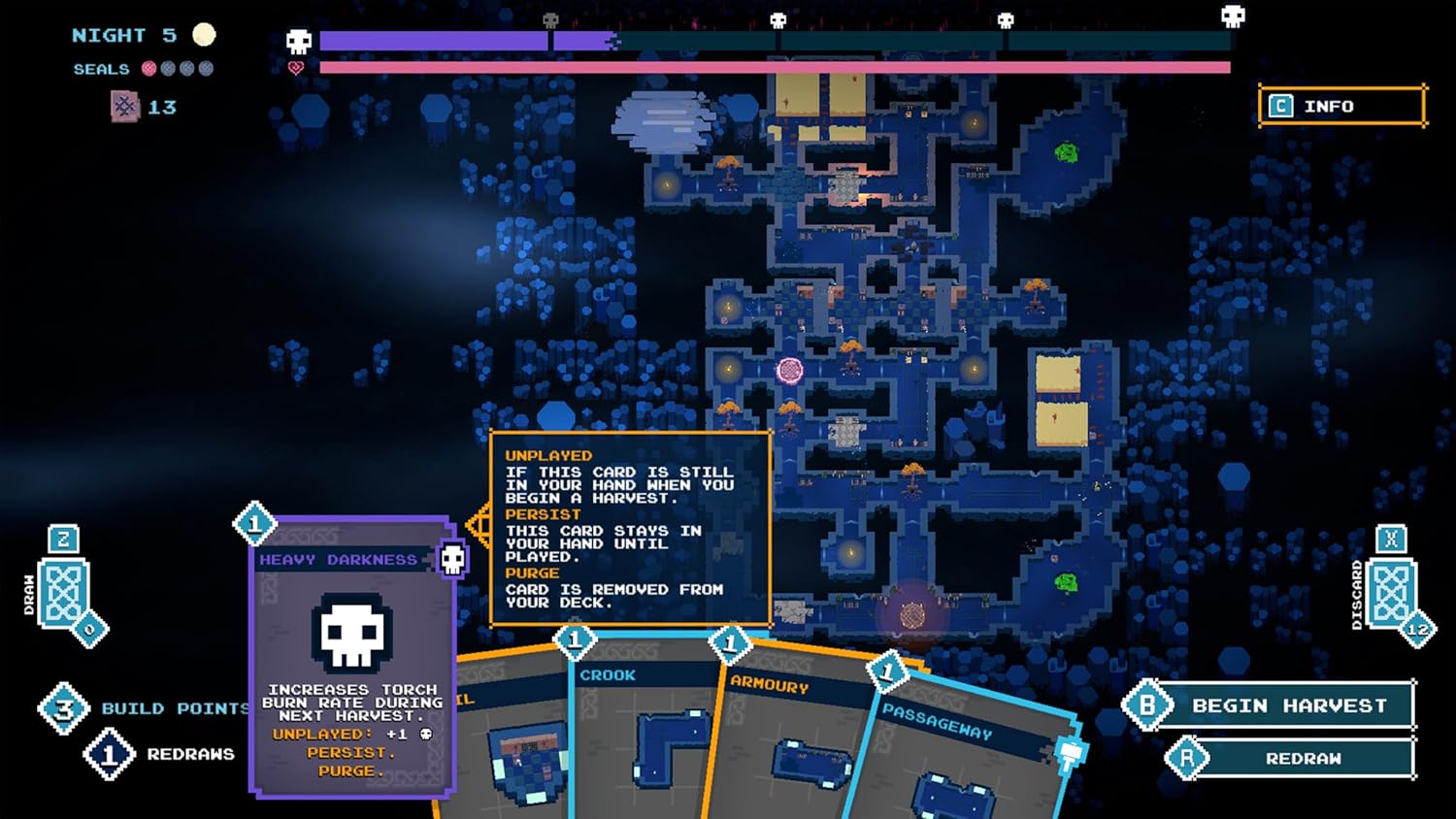Use the Redraw button

1302,759
